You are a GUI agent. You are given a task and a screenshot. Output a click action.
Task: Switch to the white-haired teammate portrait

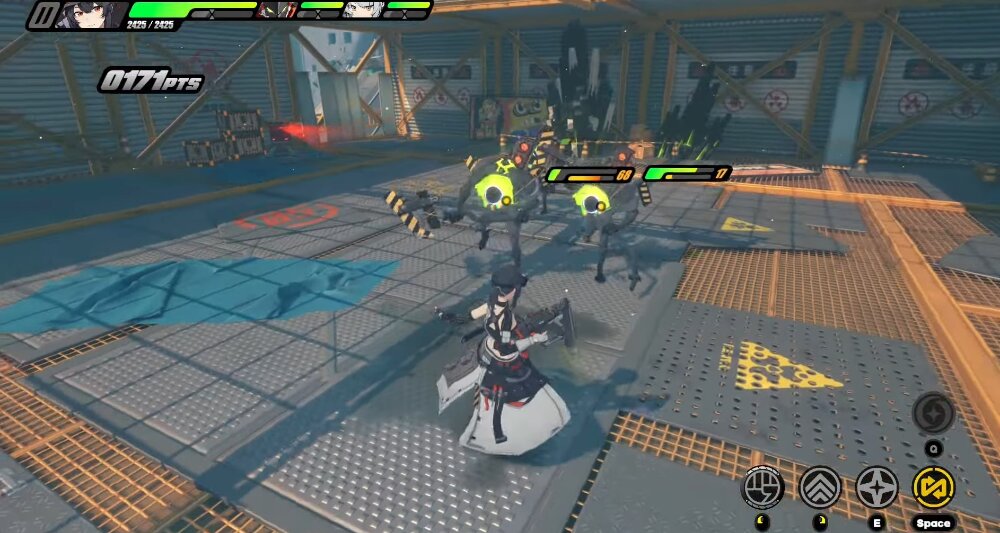(358, 10)
